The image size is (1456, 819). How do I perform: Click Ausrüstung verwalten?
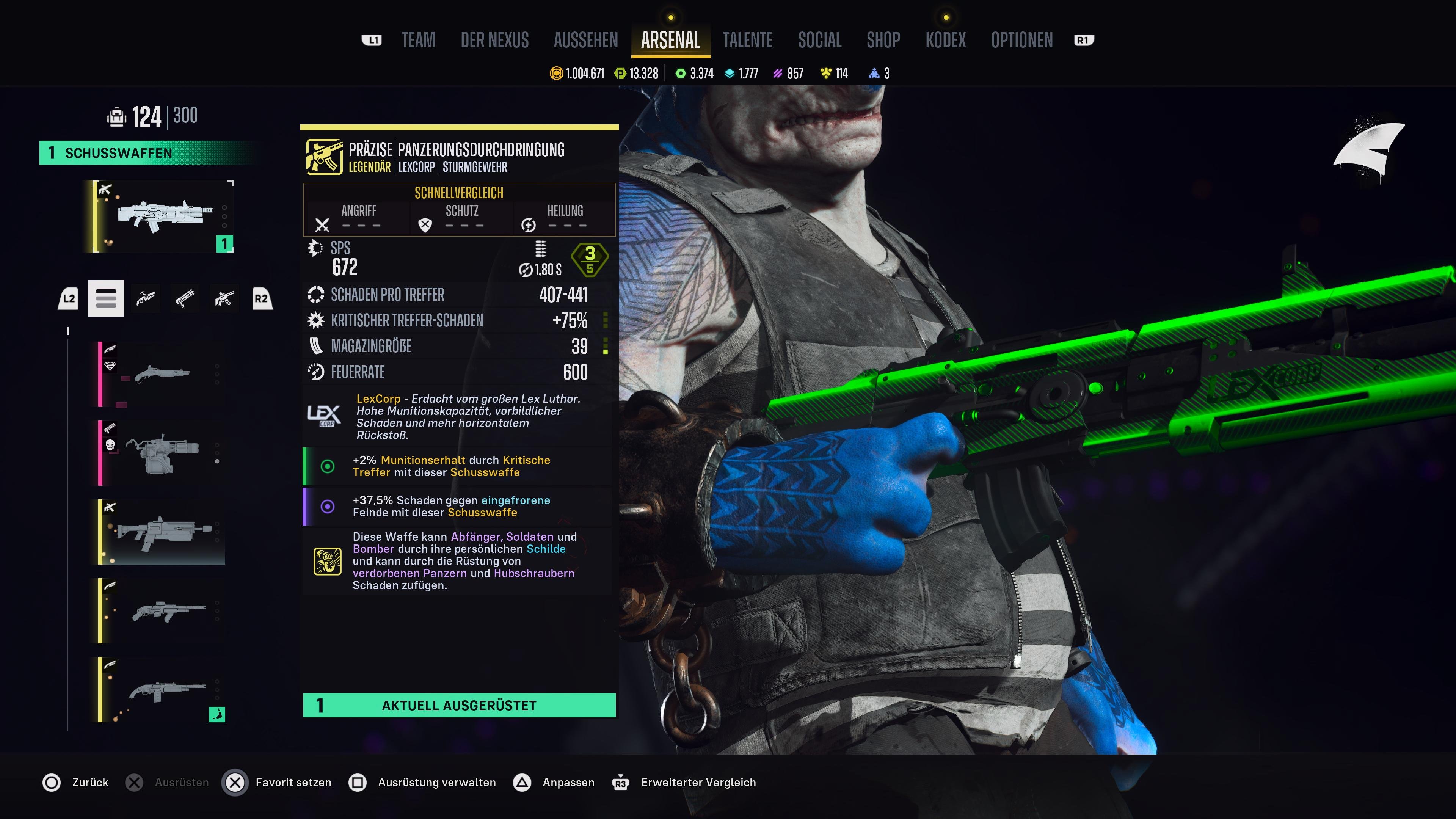point(436,782)
